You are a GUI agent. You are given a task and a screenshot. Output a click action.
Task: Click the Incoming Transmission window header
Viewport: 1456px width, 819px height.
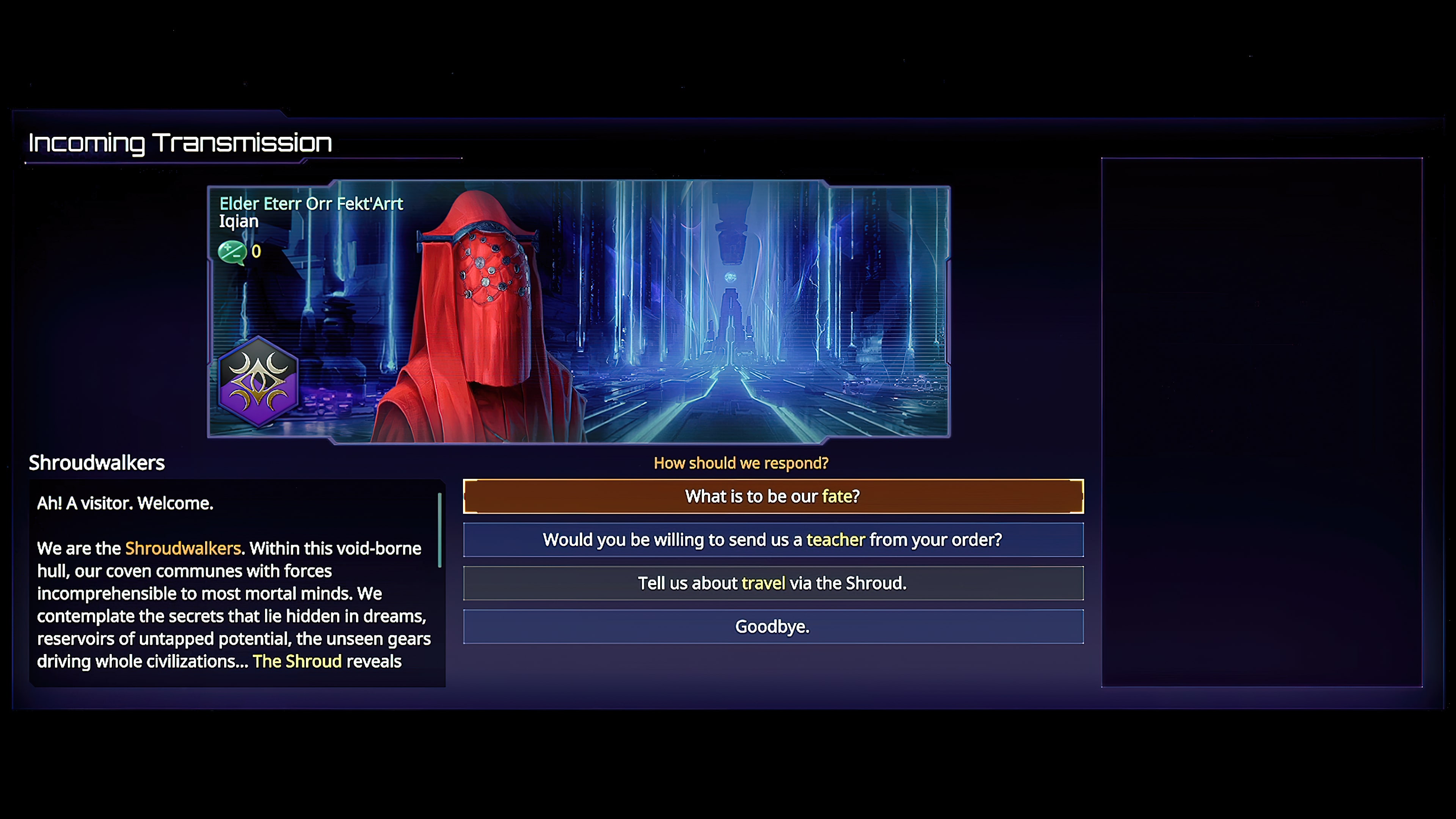tap(180, 142)
